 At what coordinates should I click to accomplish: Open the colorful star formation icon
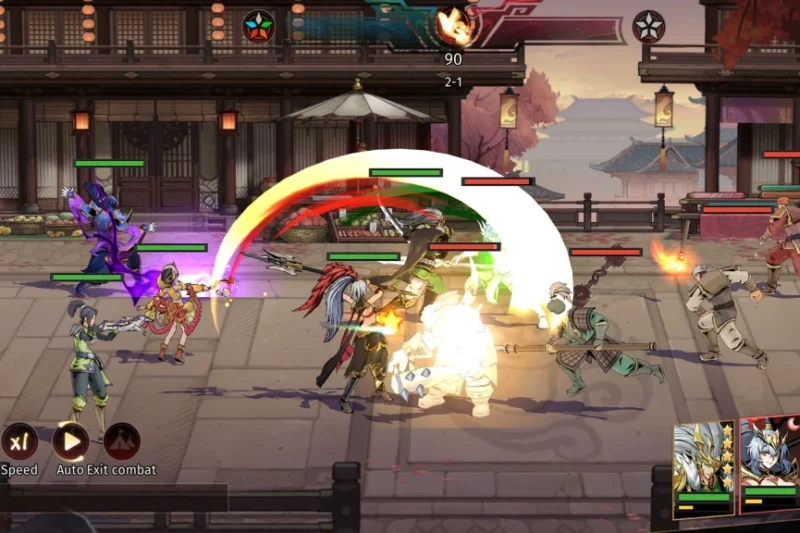(258, 26)
